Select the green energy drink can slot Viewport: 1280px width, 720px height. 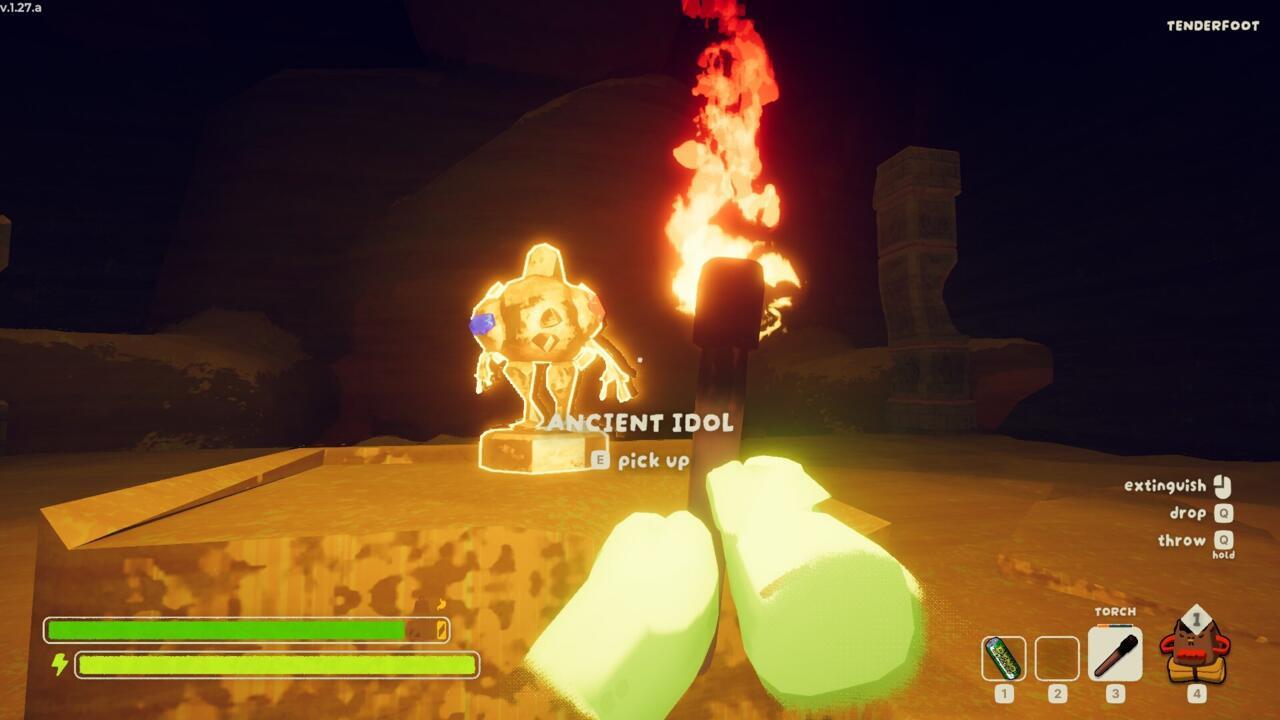[1003, 658]
